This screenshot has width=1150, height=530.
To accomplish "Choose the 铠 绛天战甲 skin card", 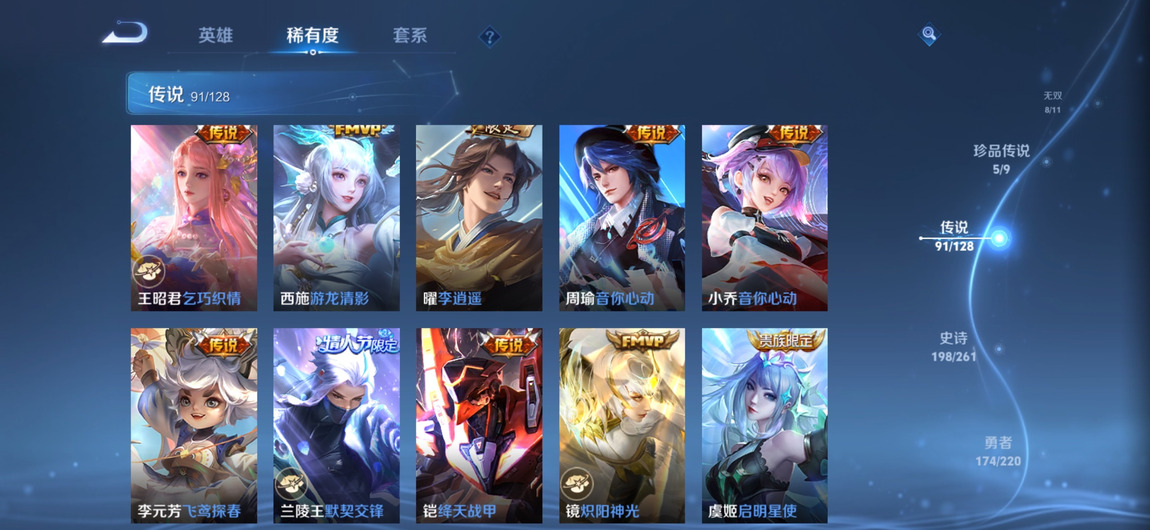I will click(479, 425).
